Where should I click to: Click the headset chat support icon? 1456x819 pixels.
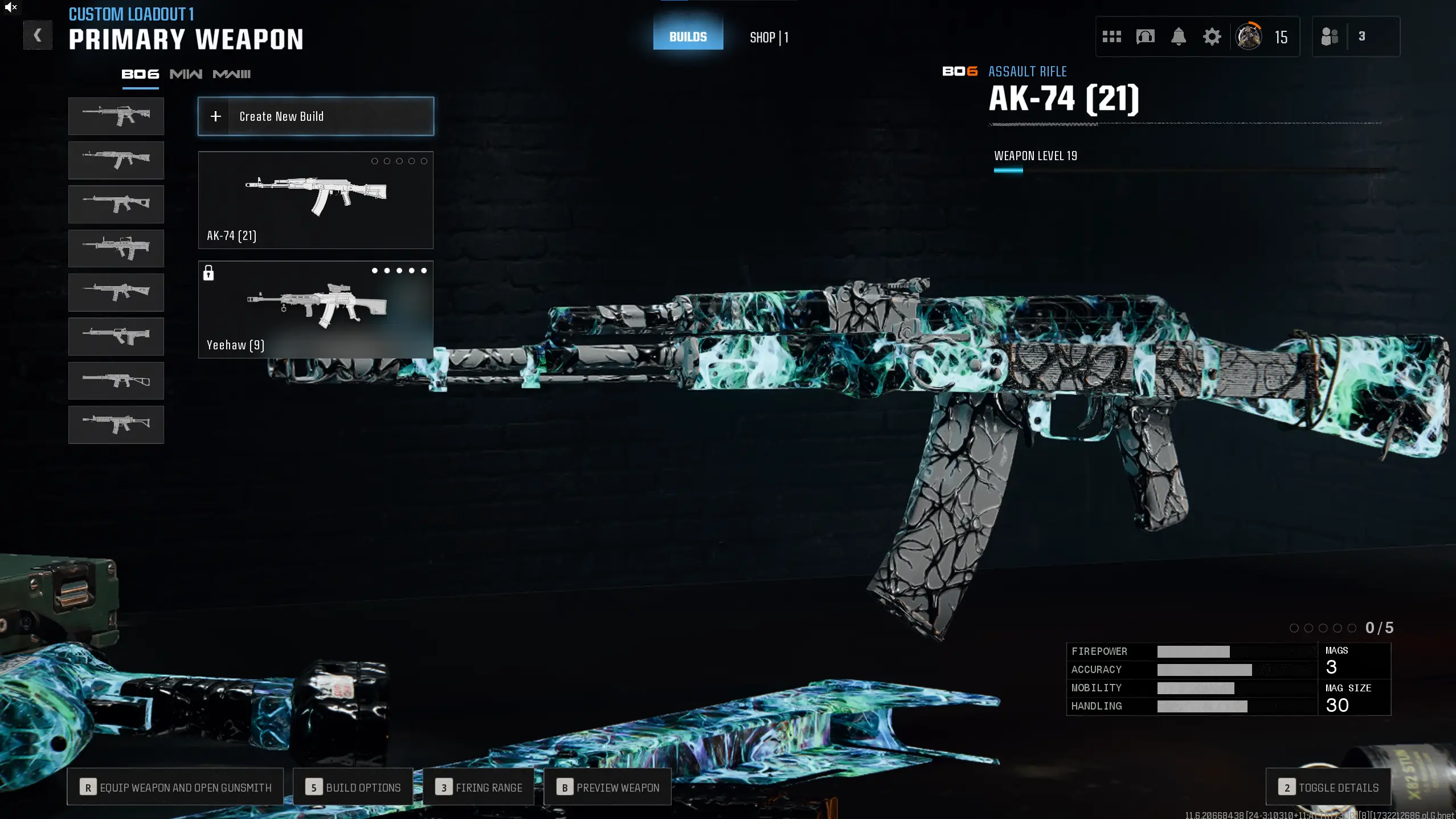click(1145, 36)
